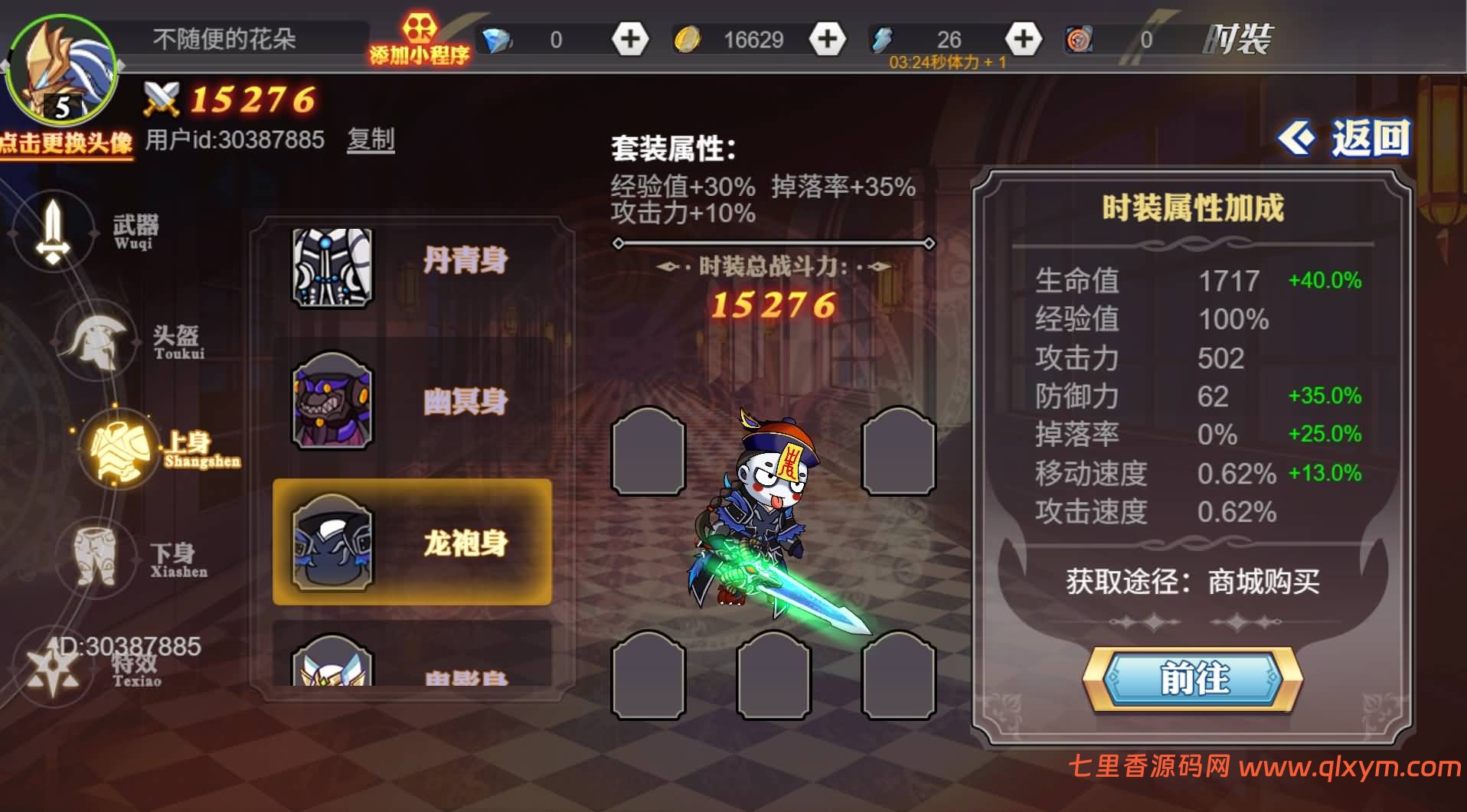Click the lightning energy icon
This screenshot has width=1467, height=812.
(x=881, y=37)
